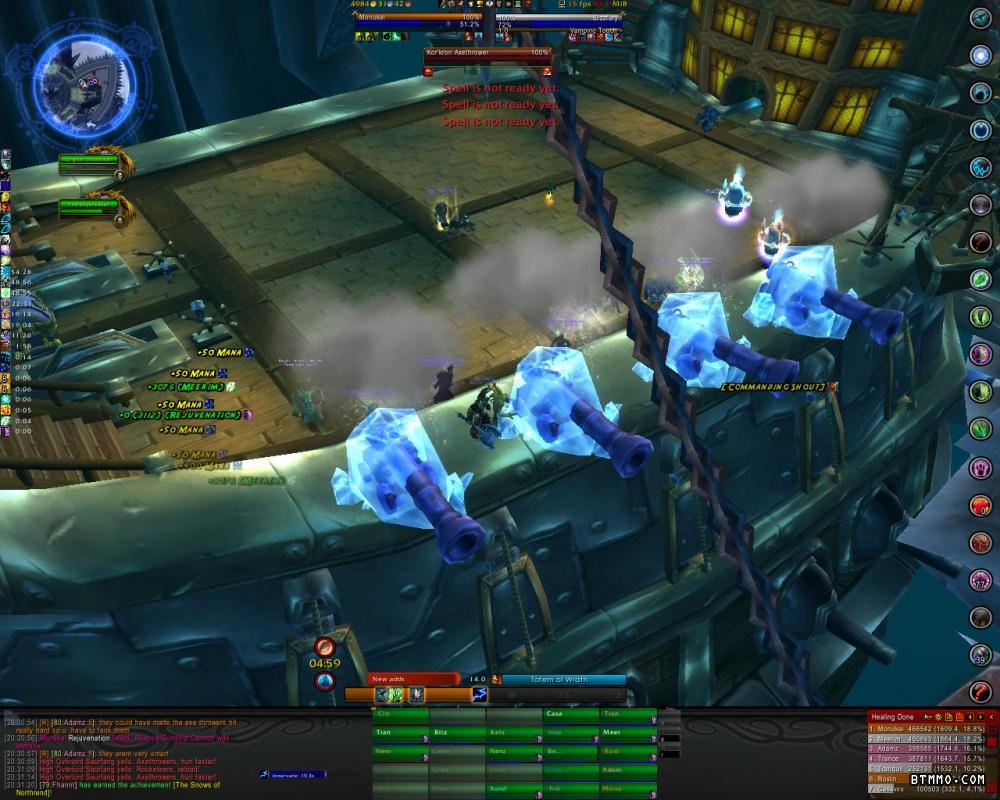Image resolution: width=1000 pixels, height=800 pixels.
Task: Pick the Nenu raid frame
Action: click(514, 752)
